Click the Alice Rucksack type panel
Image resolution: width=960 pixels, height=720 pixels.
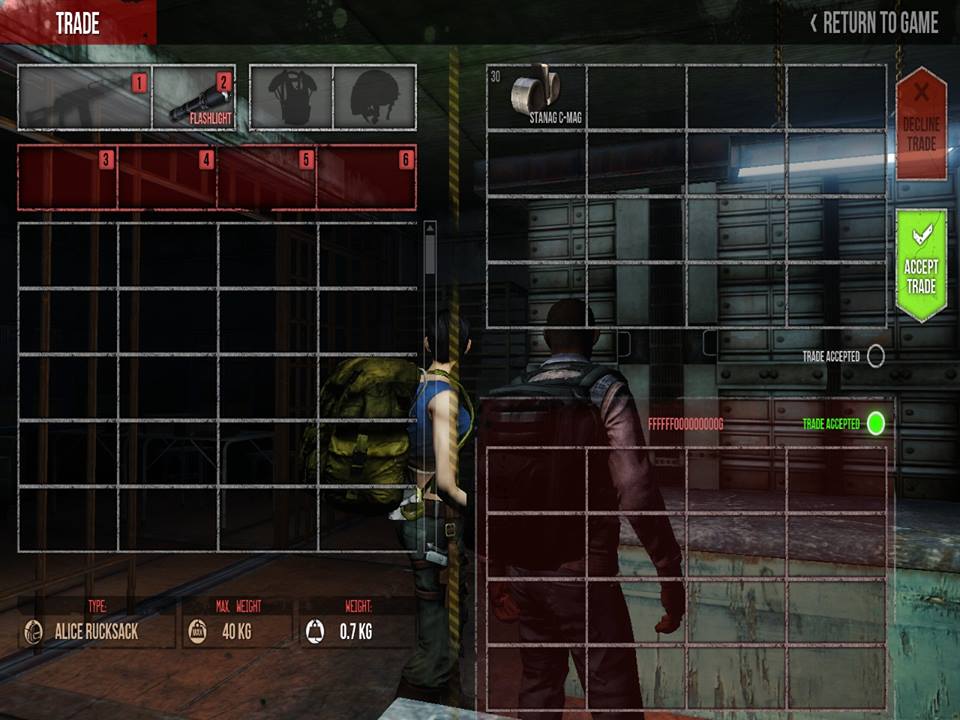point(97,631)
